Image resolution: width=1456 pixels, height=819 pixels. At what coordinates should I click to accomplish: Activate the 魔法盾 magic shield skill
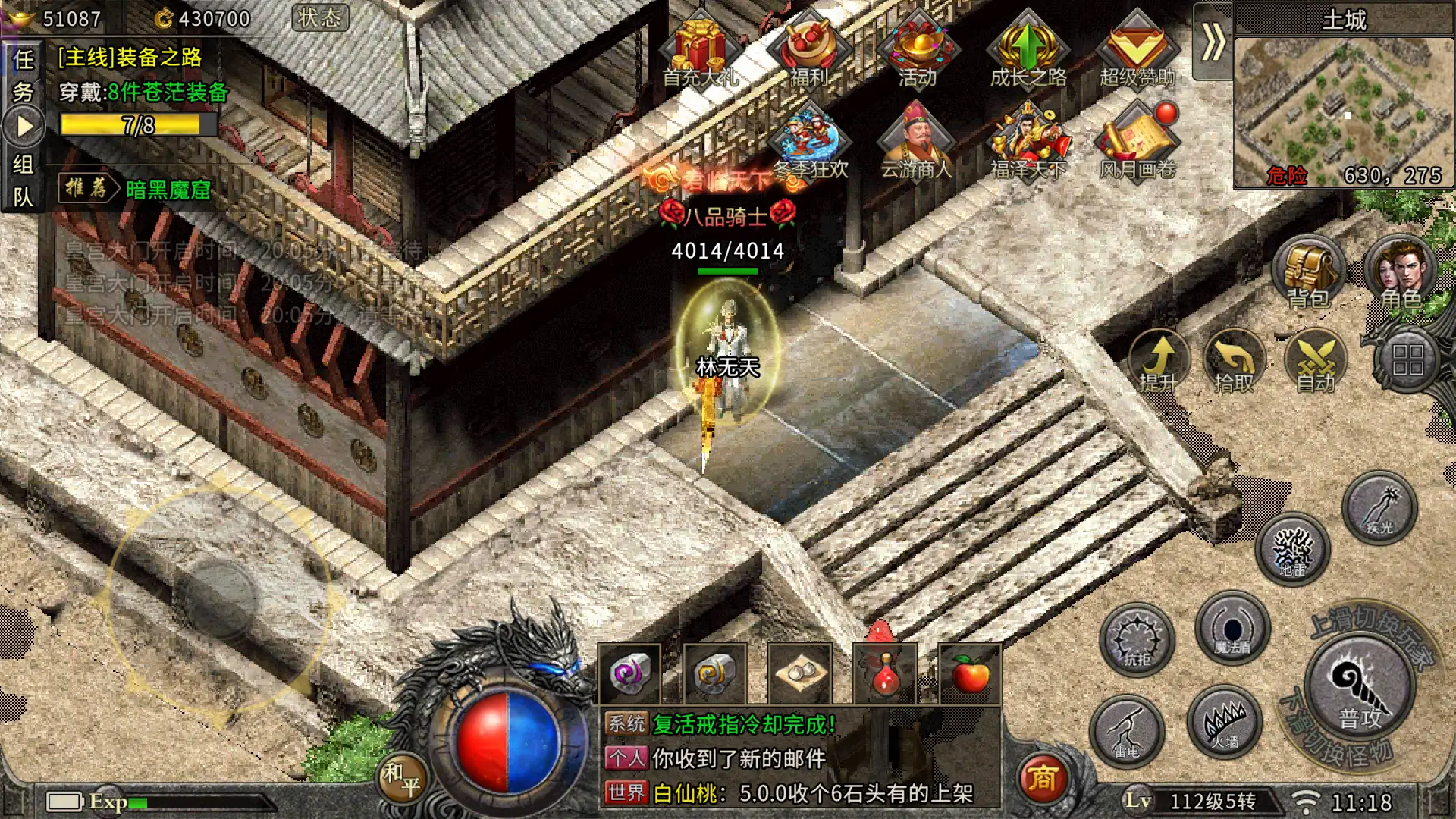pos(1232,629)
